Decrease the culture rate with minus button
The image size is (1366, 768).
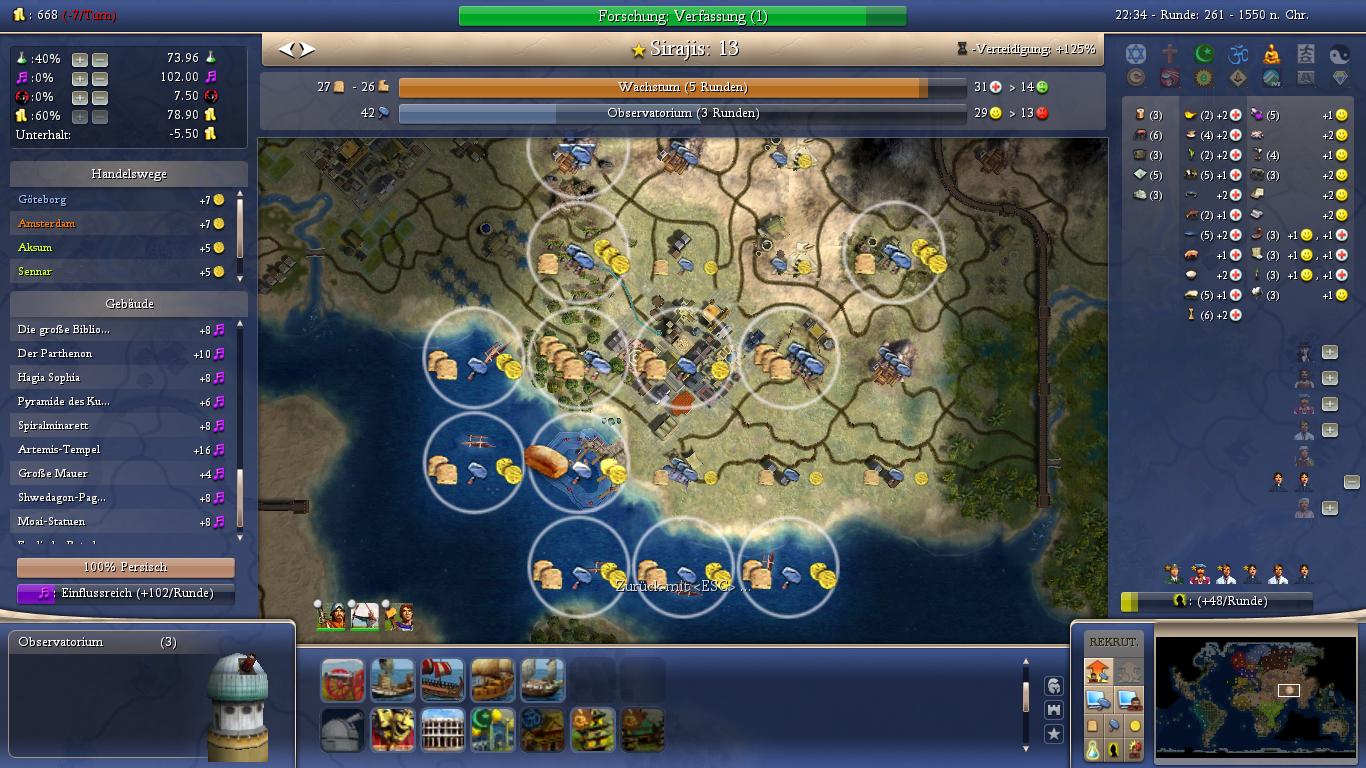(99, 78)
